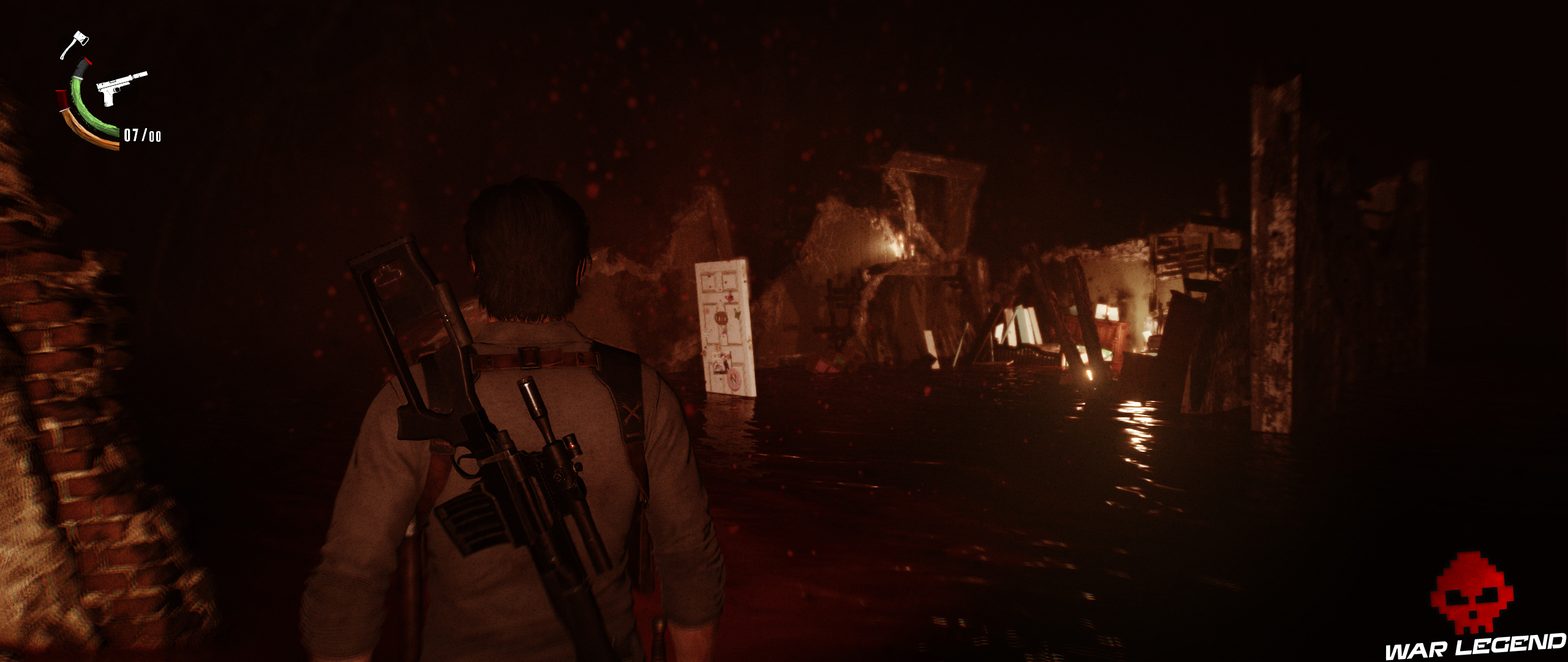Click the axe handle in the HUD
Image resolution: width=1568 pixels, height=662 pixels.
click(66, 50)
